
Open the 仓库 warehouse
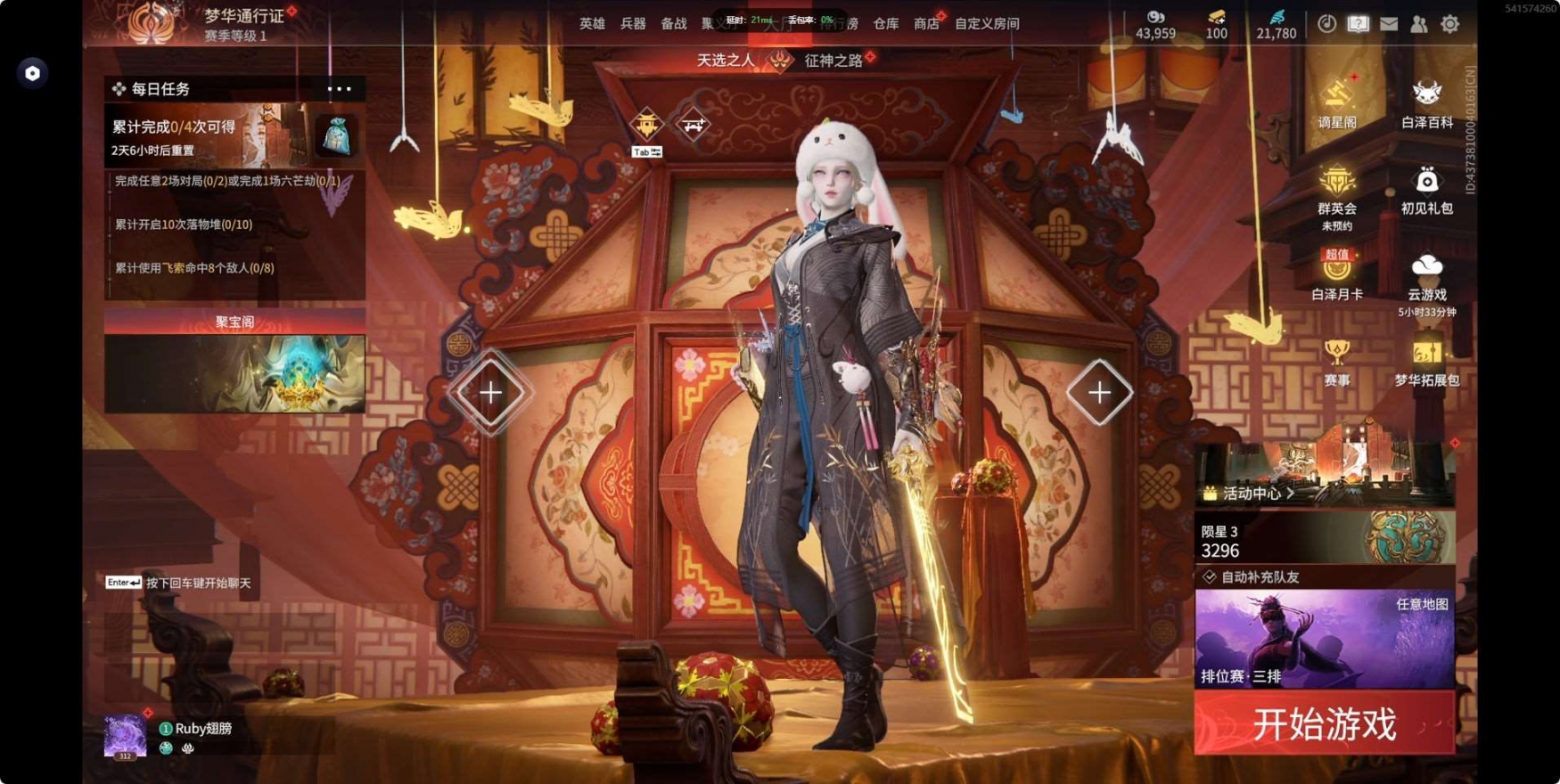(885, 24)
